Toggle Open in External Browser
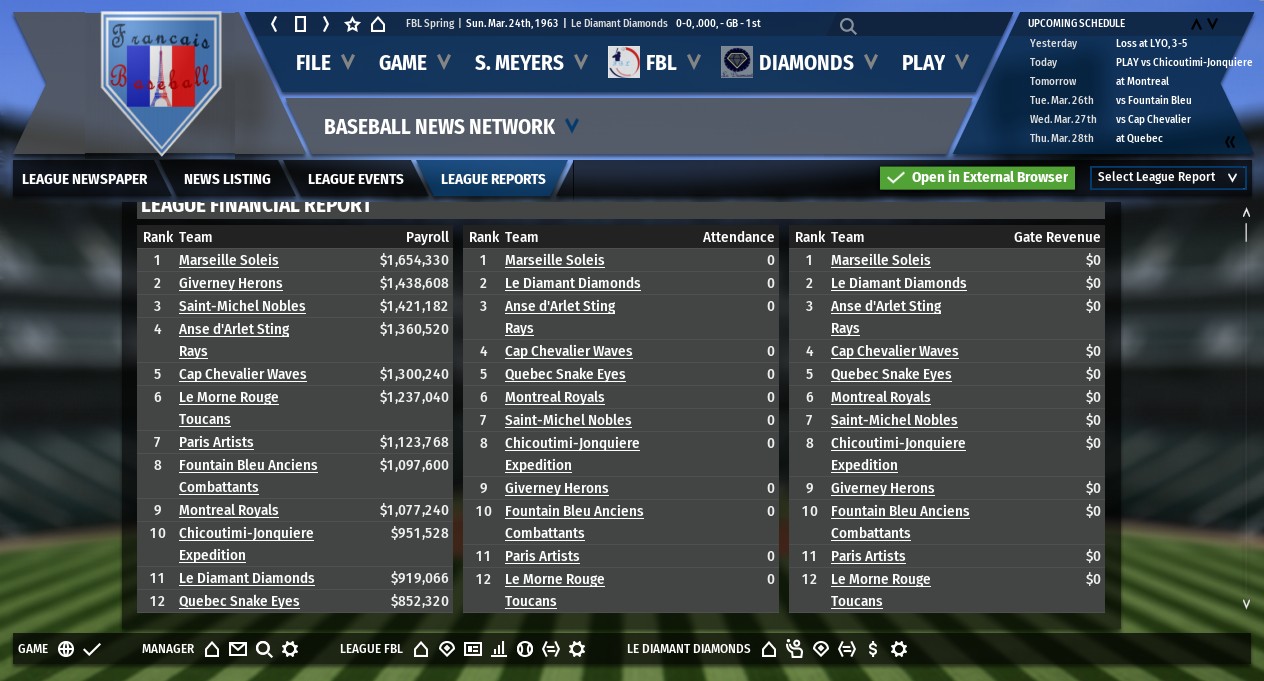 pyautogui.click(x=976, y=178)
